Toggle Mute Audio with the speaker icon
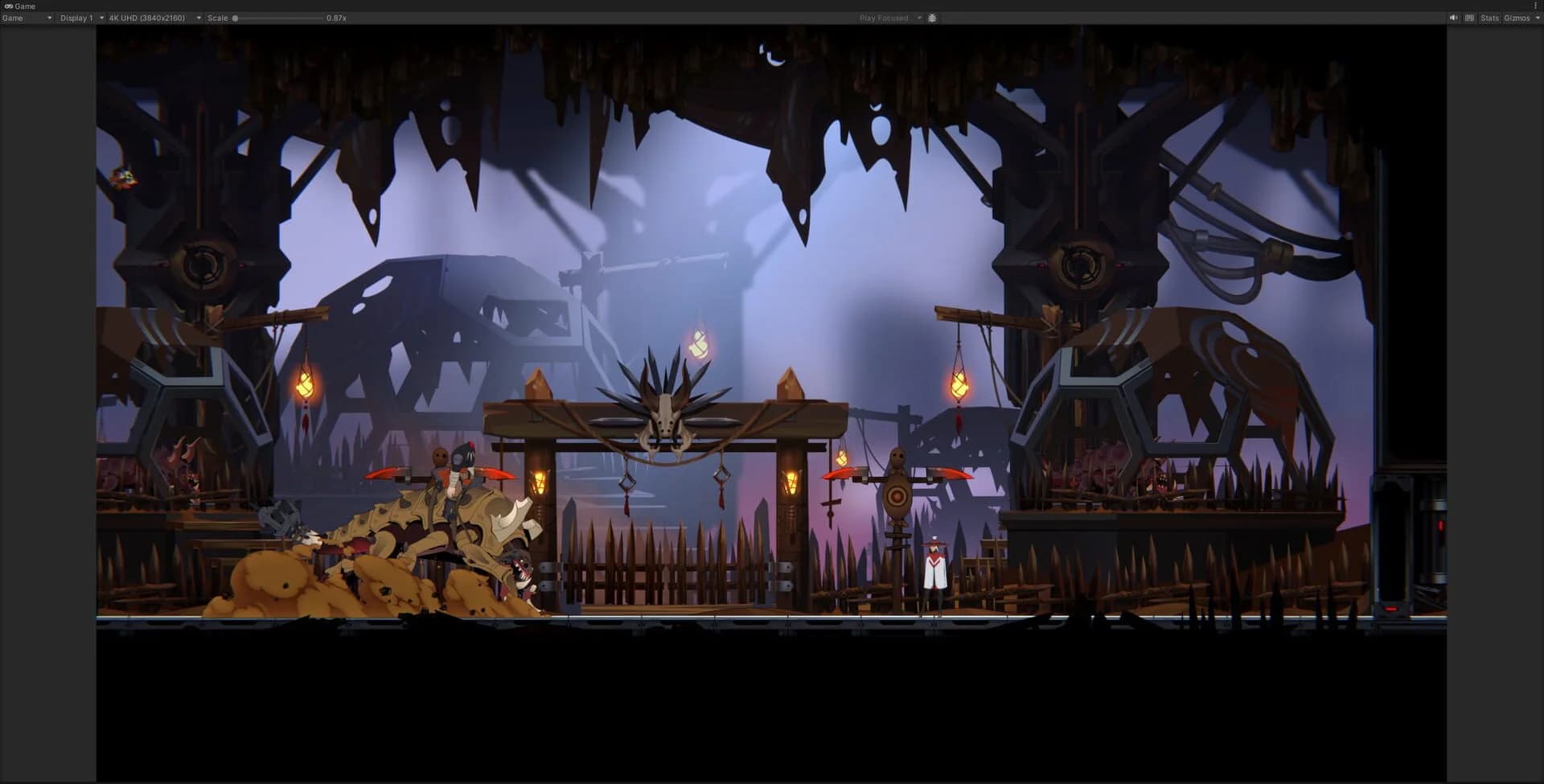This screenshot has height=784, width=1544. [1453, 17]
